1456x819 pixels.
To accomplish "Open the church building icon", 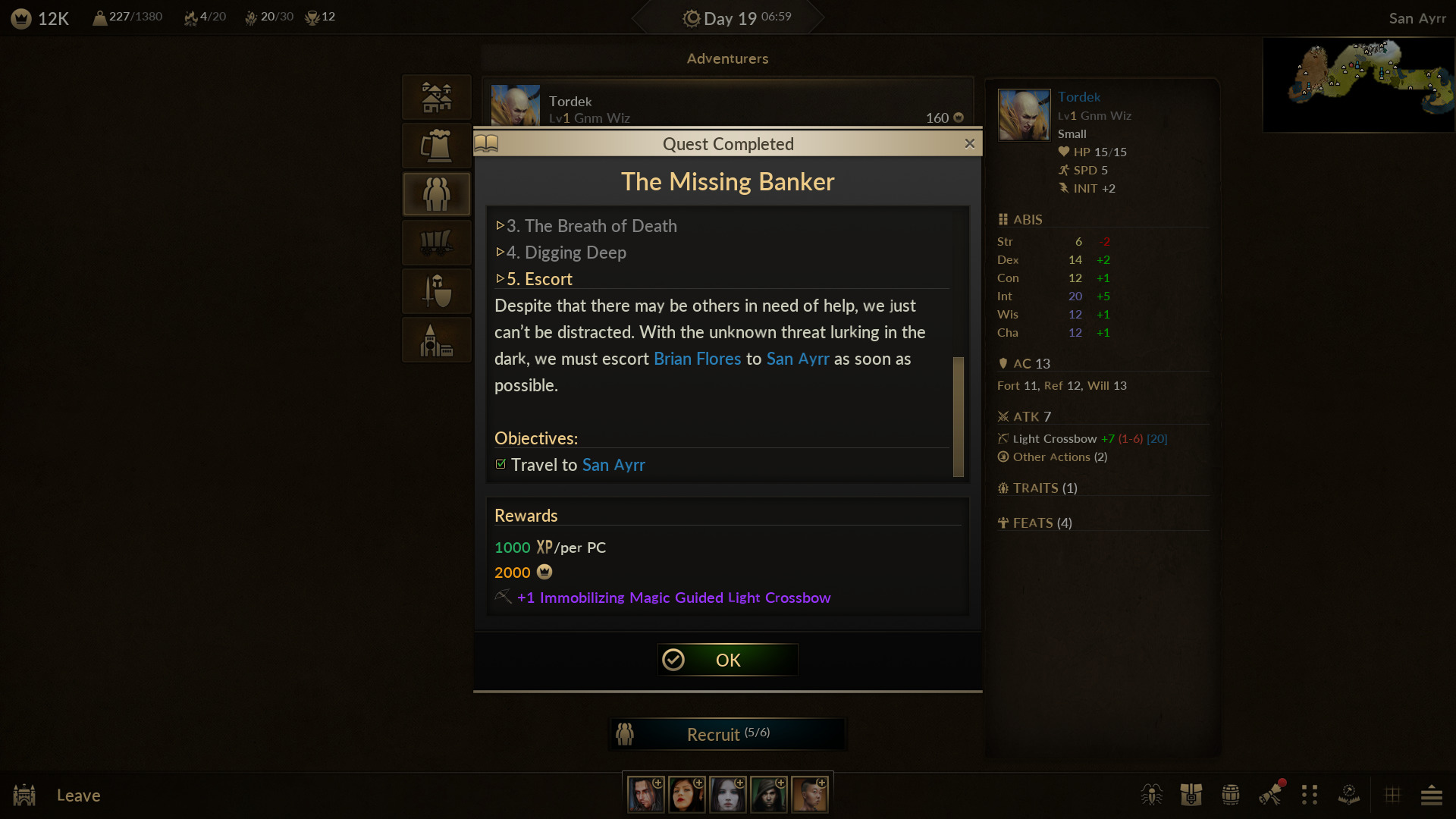I will tap(436, 340).
